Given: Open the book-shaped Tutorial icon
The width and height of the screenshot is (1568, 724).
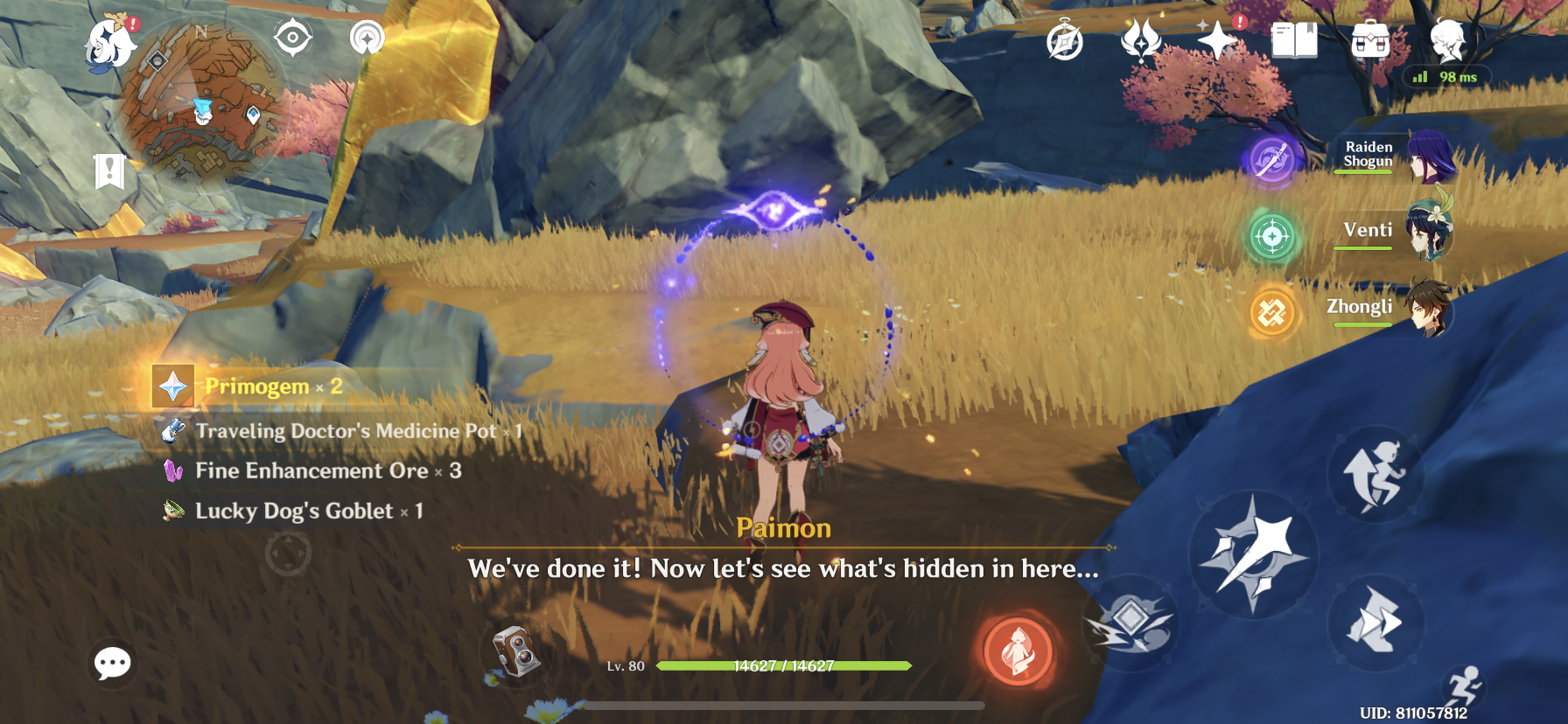Looking at the screenshot, I should (x=1294, y=40).
